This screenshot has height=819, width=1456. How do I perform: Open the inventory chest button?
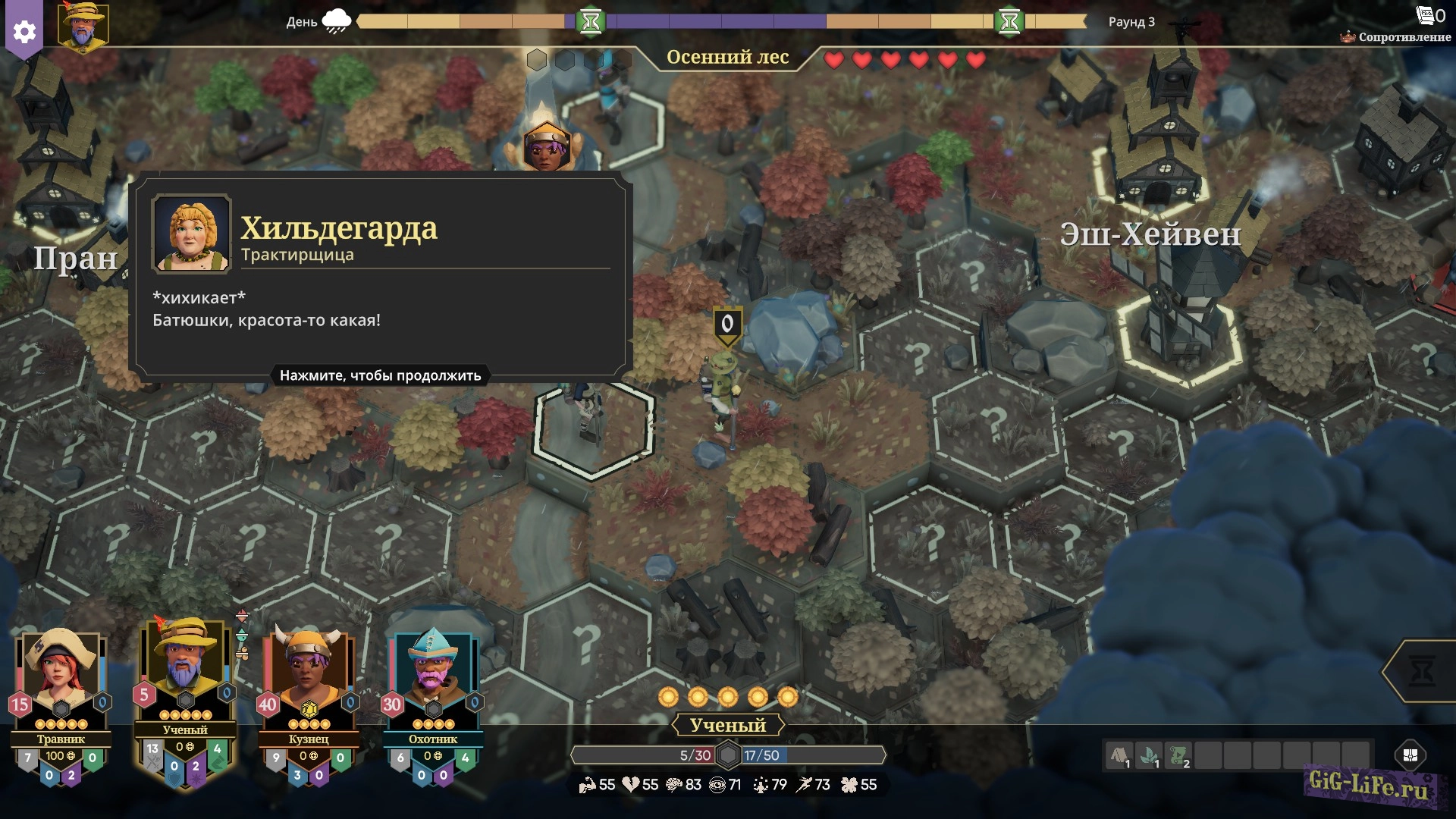click(x=1410, y=755)
